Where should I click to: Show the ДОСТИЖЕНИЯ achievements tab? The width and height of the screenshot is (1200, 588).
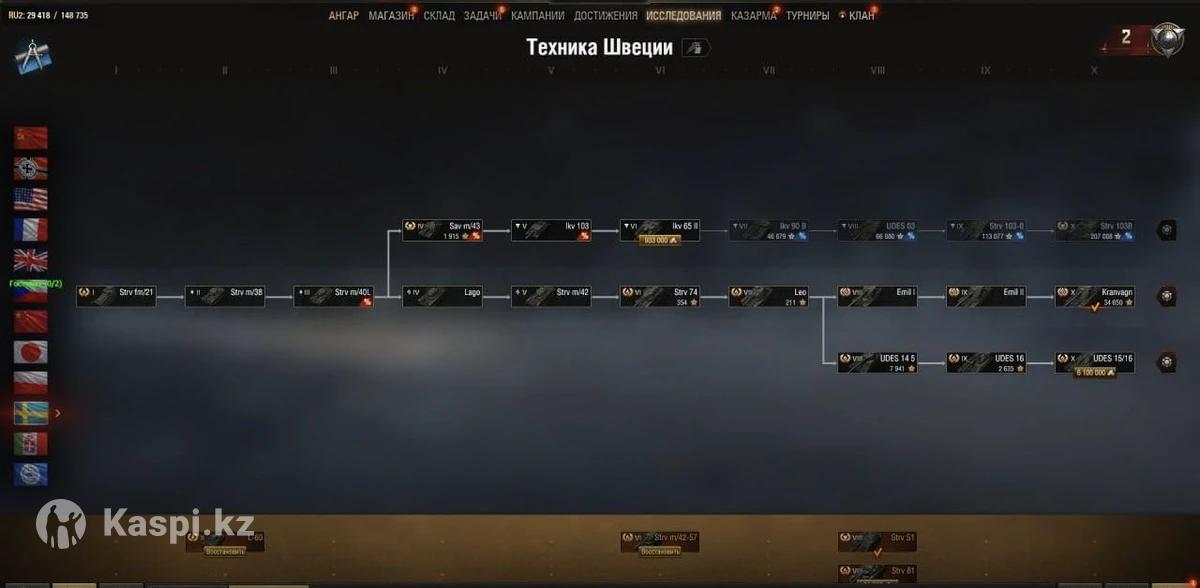pyautogui.click(x=605, y=16)
